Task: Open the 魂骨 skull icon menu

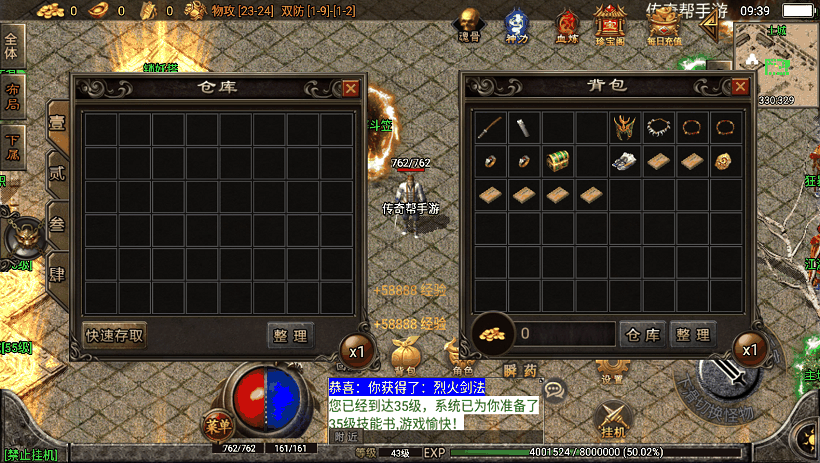Action: pos(469,25)
